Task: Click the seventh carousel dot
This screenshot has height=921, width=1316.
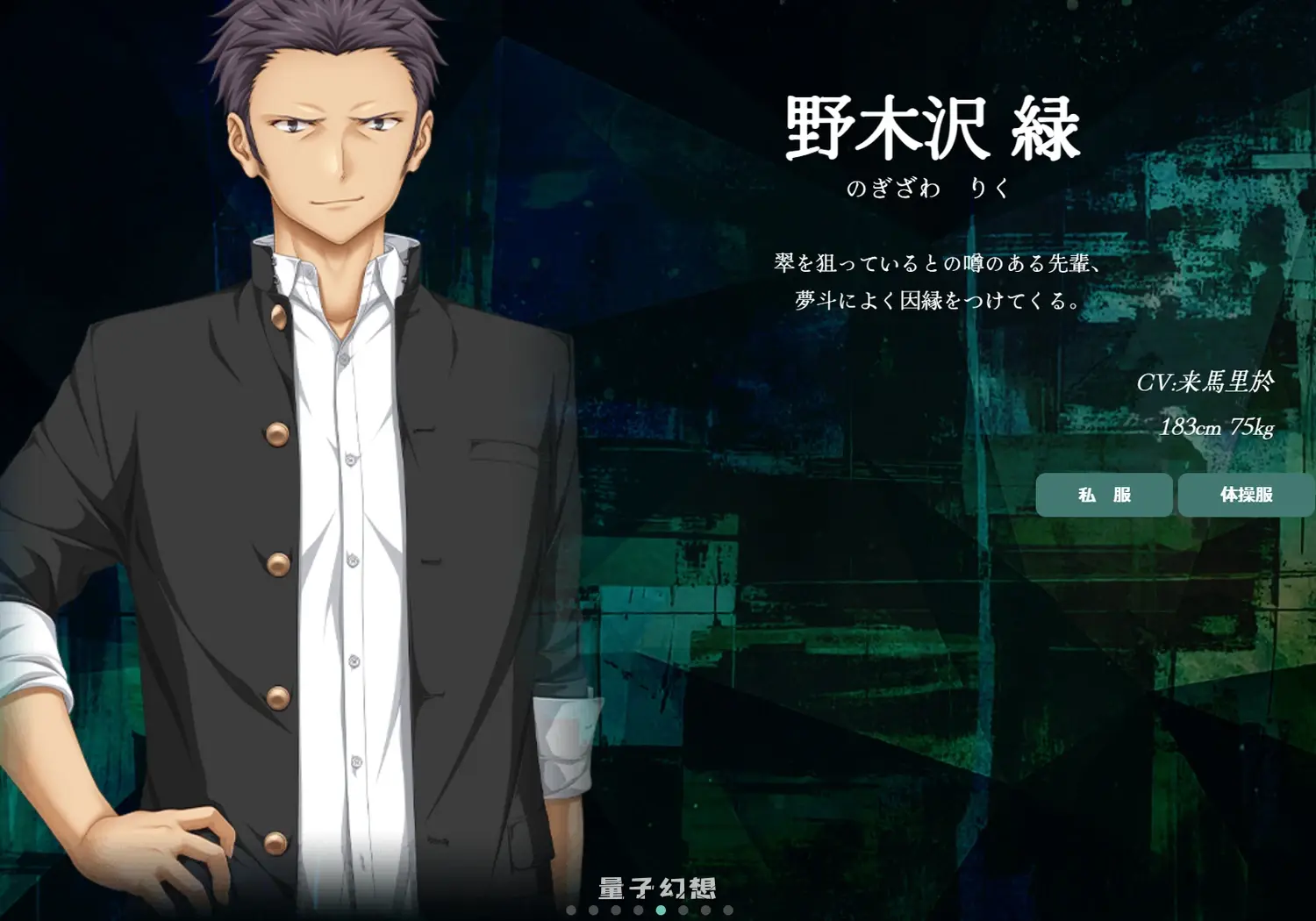Action: click(704, 910)
